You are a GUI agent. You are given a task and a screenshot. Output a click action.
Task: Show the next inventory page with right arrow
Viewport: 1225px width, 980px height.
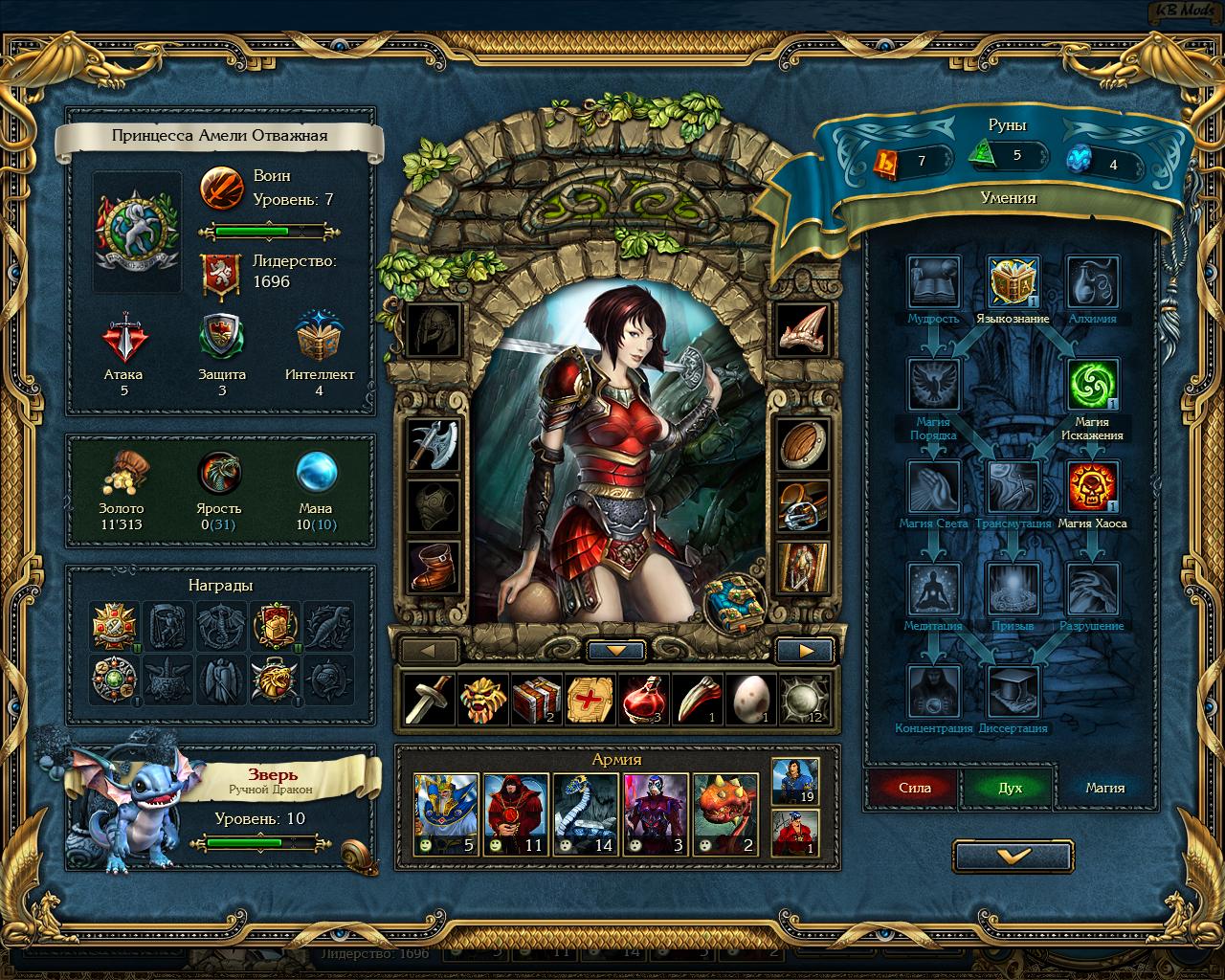[x=805, y=651]
